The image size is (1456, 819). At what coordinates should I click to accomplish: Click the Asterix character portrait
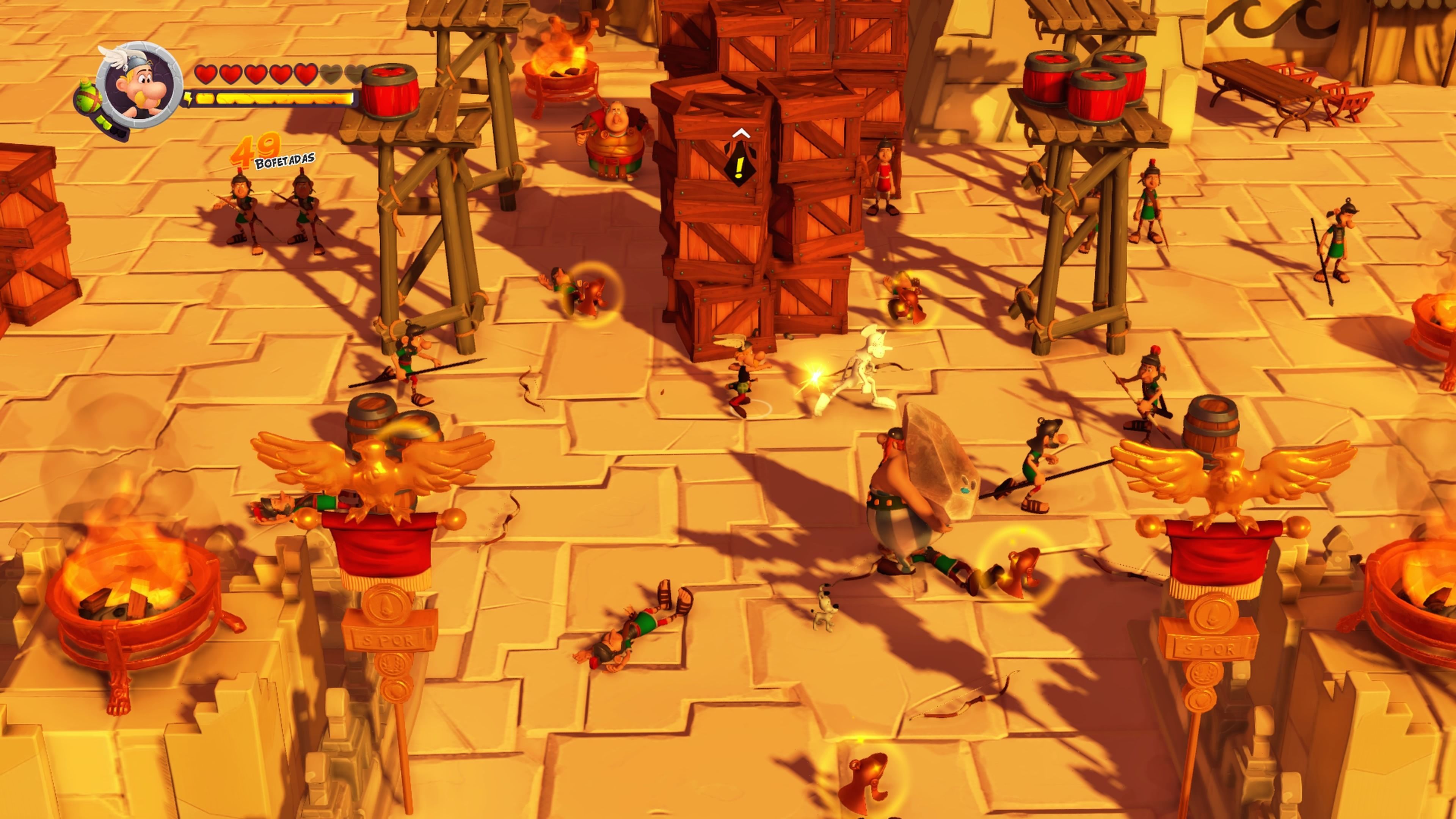(139, 85)
